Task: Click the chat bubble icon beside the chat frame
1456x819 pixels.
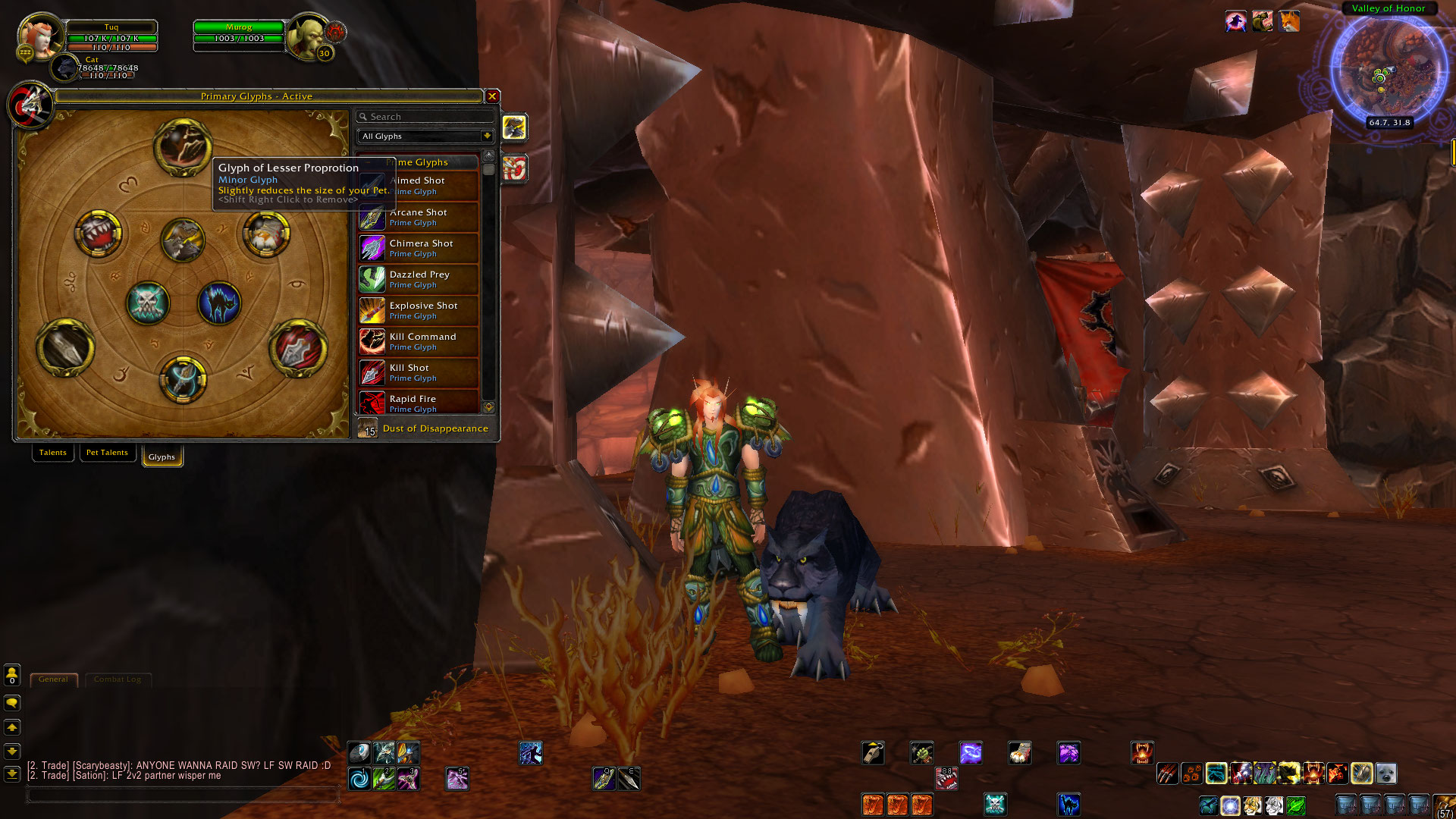Action: click(11, 704)
